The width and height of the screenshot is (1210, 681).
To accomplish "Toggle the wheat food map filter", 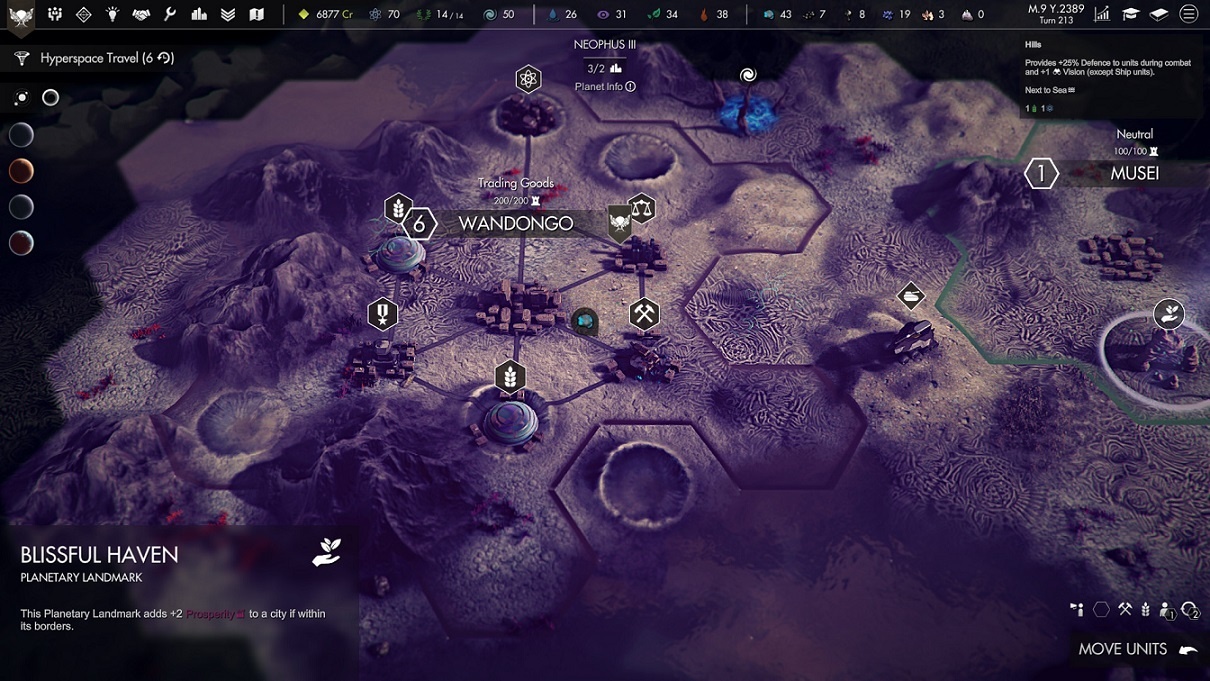I will pos(1146,608).
